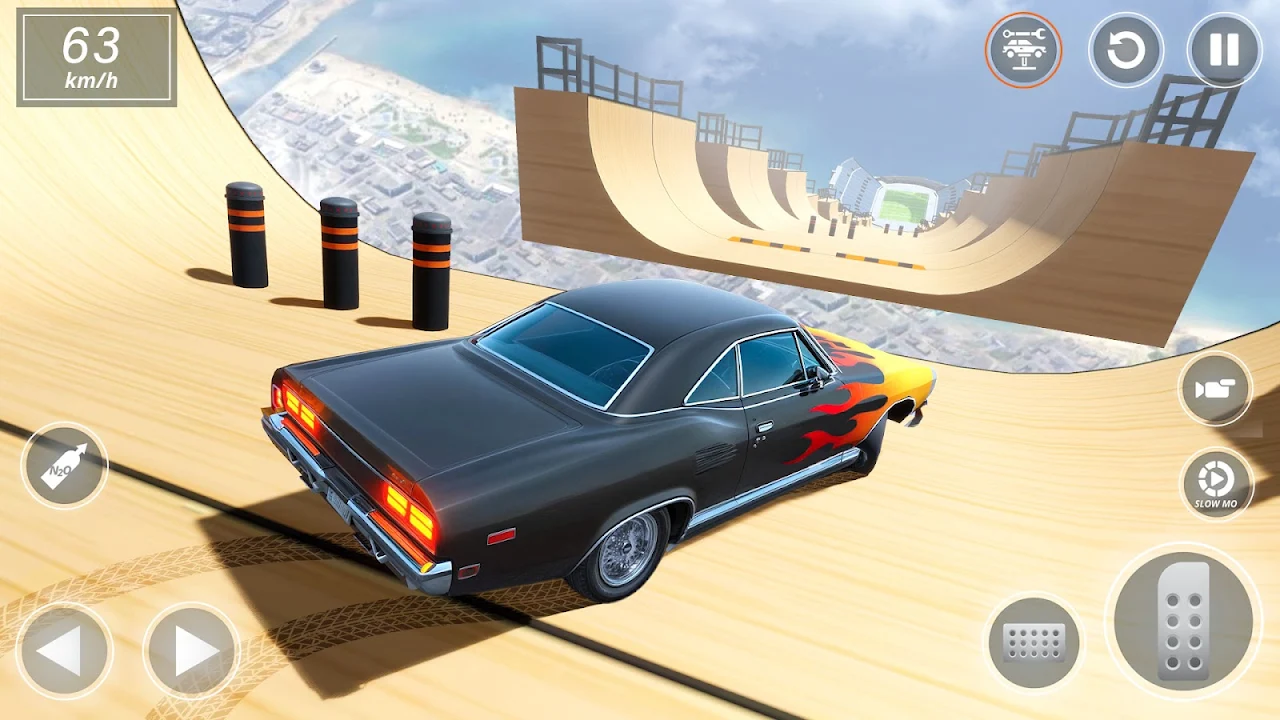Steer left with the left arrow

(x=64, y=651)
